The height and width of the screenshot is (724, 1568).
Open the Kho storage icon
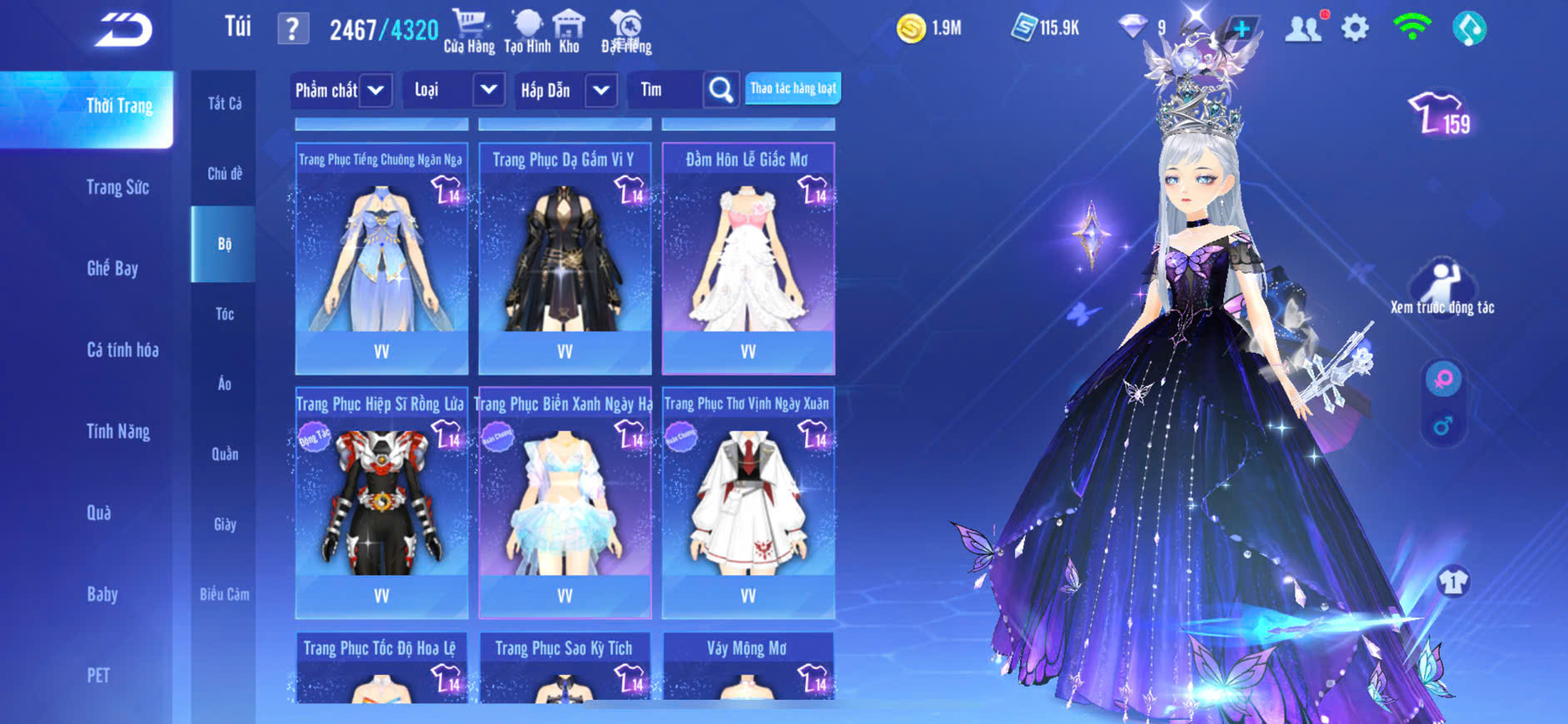coord(569,31)
